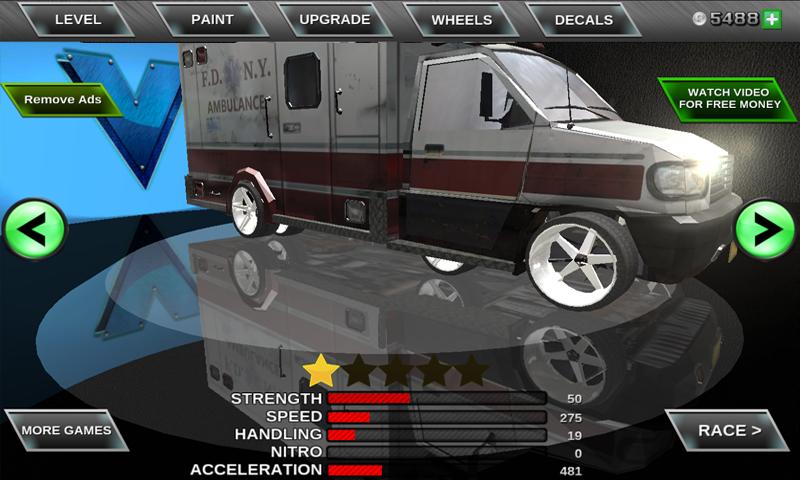Start the race with Race button
The height and width of the screenshot is (480, 800).
click(728, 431)
